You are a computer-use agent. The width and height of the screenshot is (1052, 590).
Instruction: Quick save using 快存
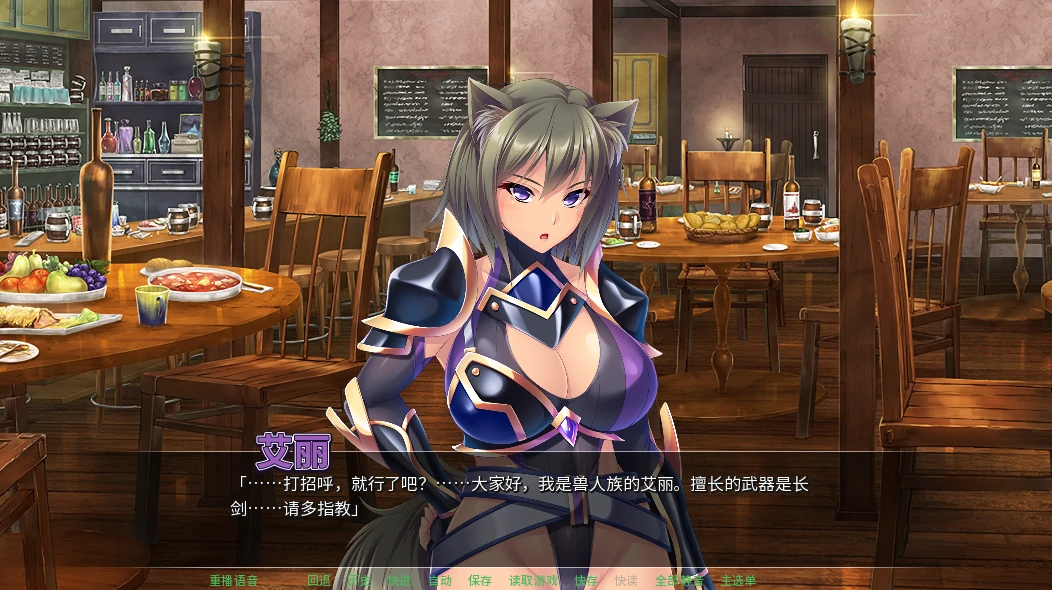pos(586,580)
